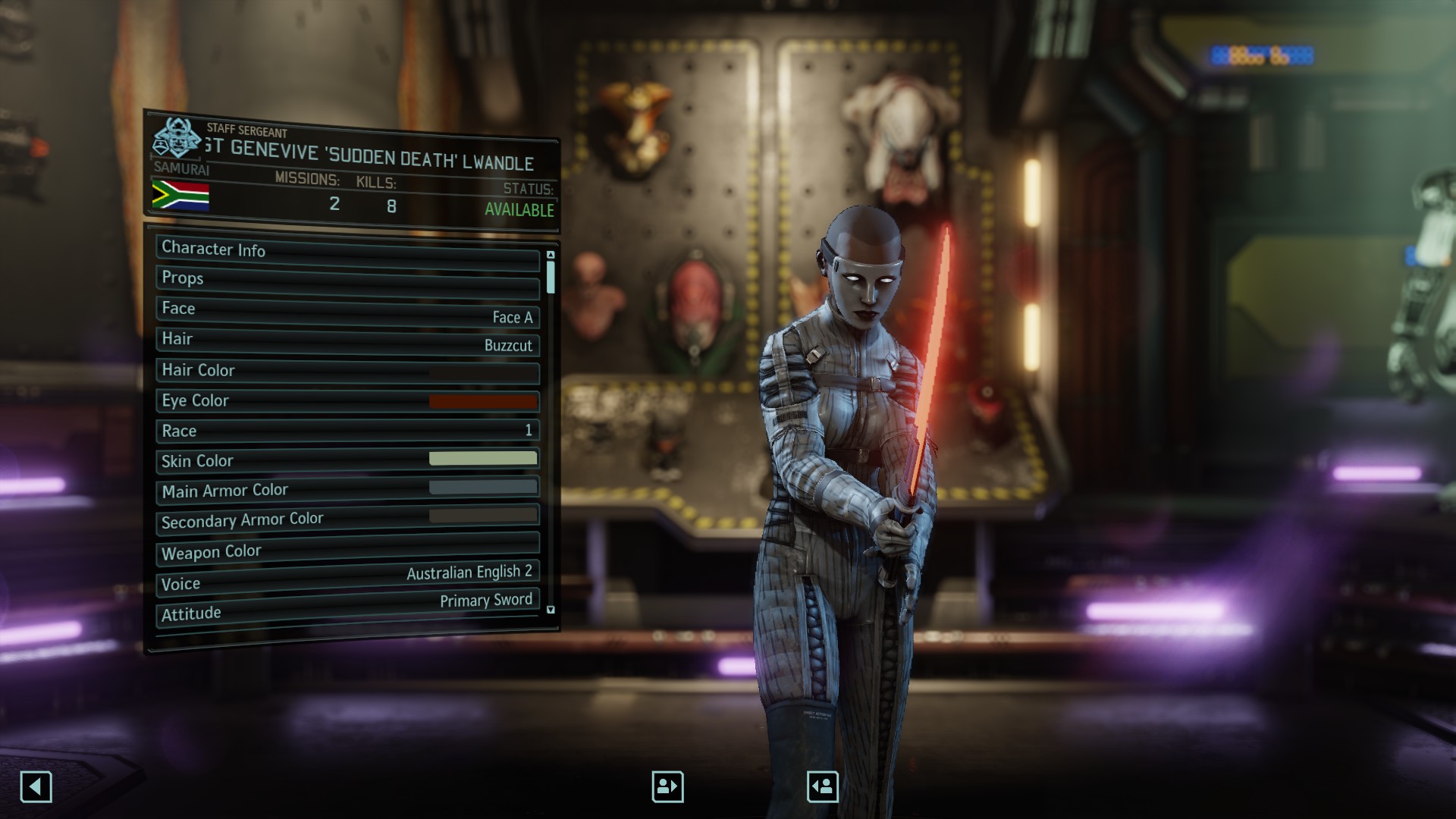Click the scroll-down arrow of the list

tap(551, 610)
